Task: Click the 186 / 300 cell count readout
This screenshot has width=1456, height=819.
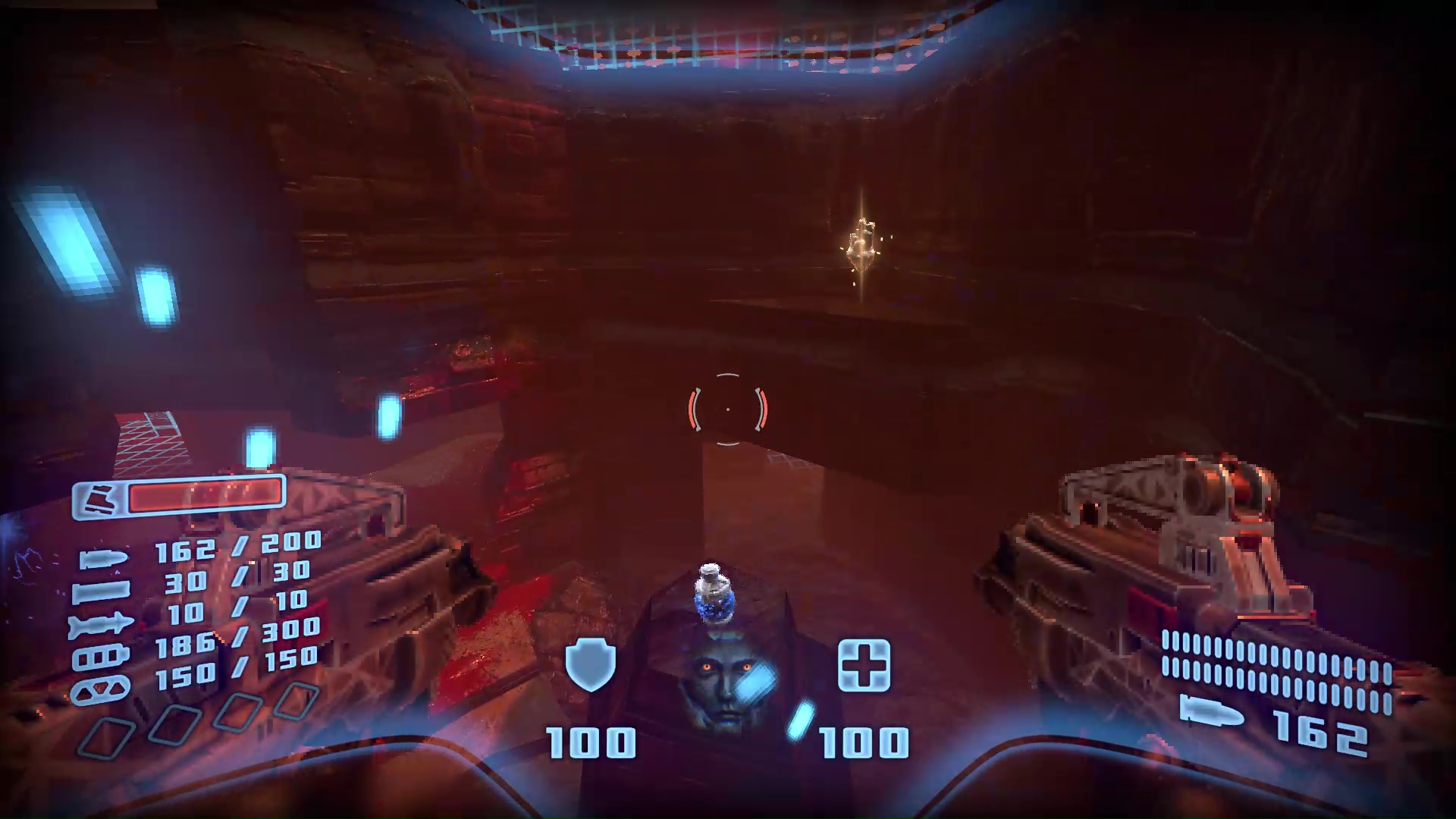Action: [x=238, y=635]
